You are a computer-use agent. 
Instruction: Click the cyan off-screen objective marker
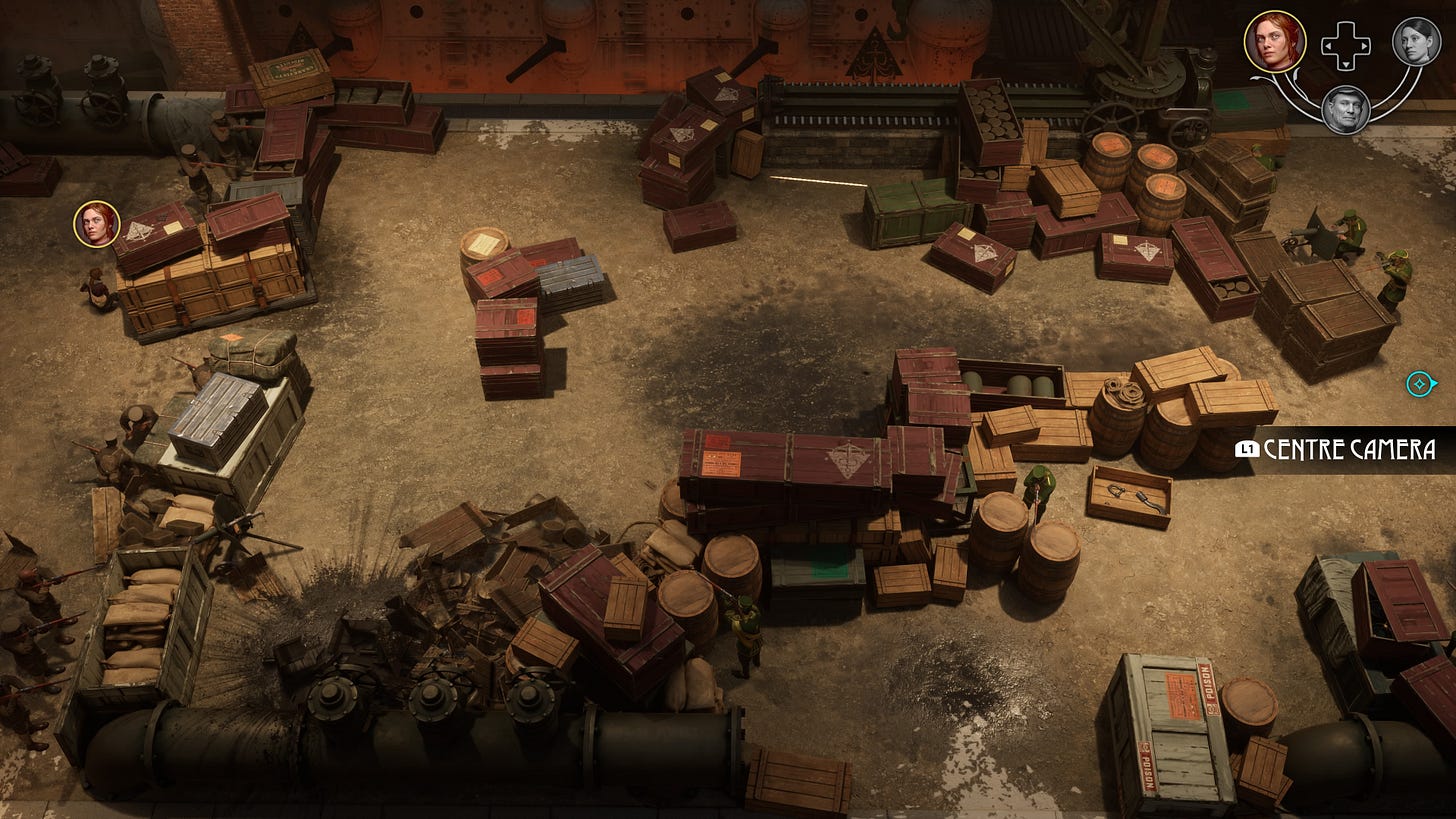1420,383
